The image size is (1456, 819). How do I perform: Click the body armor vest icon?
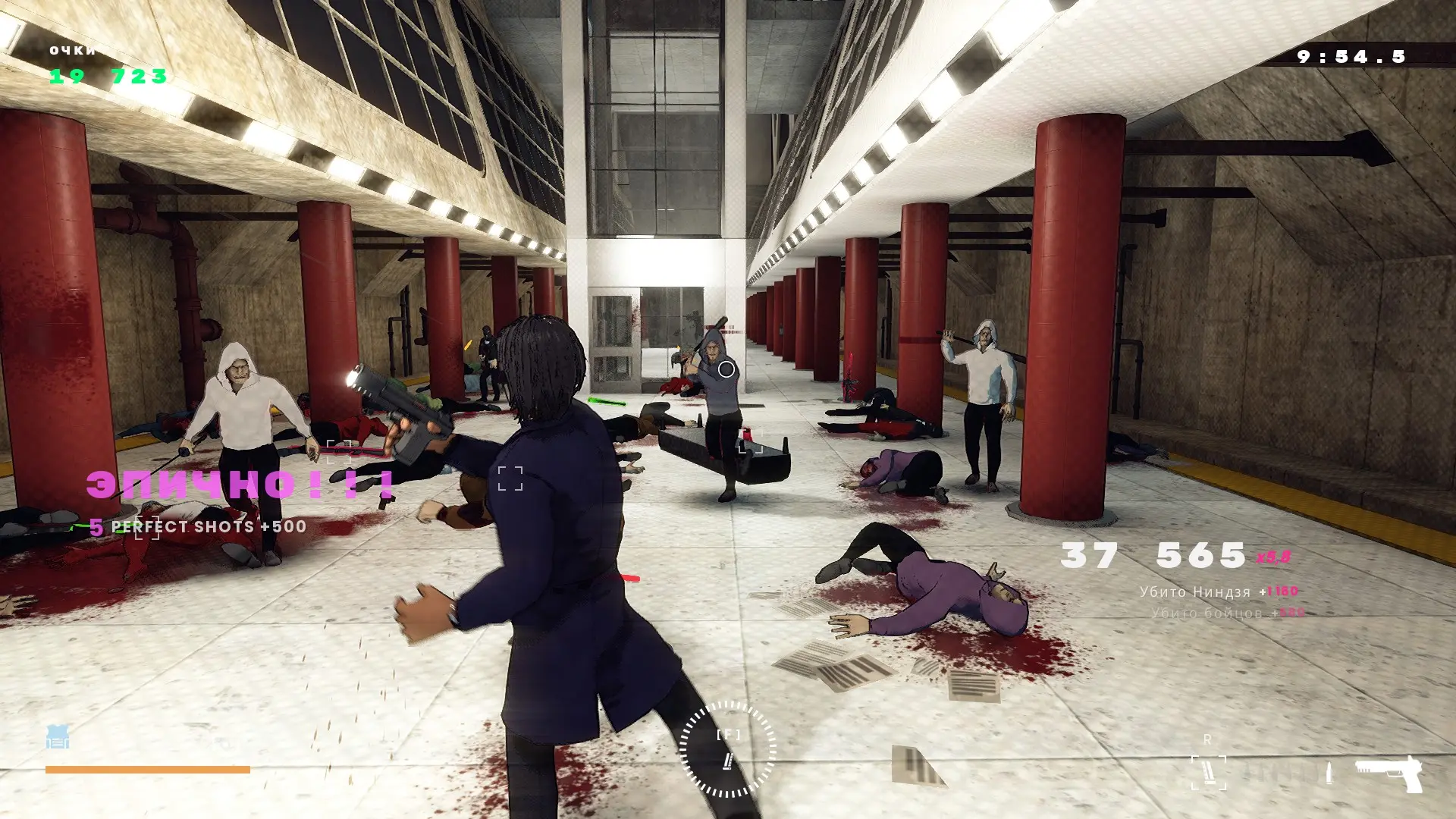(58, 737)
